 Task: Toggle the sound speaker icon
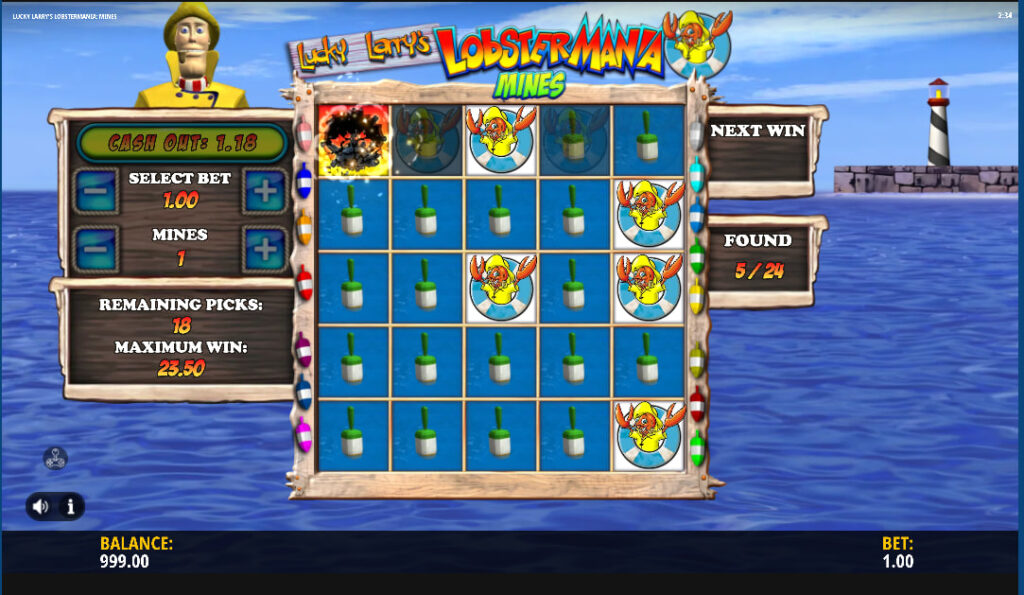tap(40, 506)
